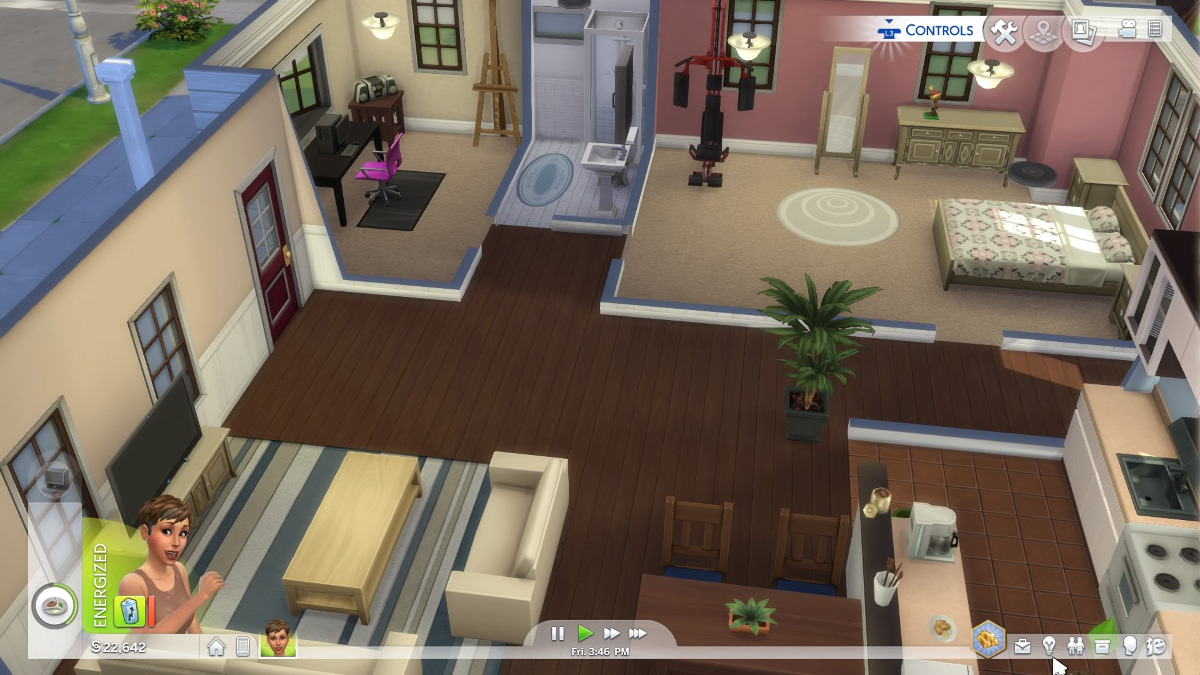The width and height of the screenshot is (1200, 675).
Task: Open the Sim's inventory box icon
Action: click(1102, 646)
